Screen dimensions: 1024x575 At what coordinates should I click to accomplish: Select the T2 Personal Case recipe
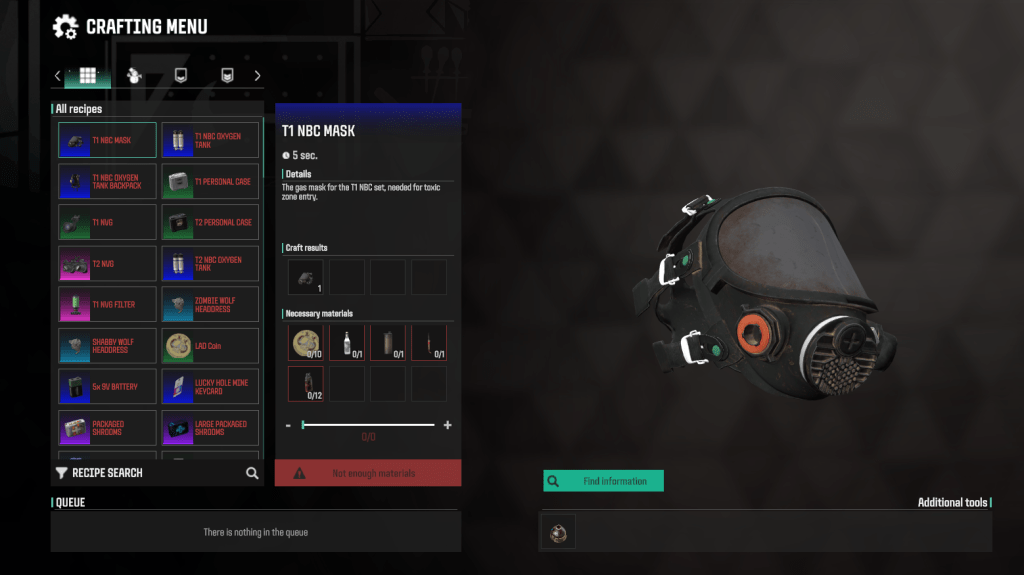(210, 222)
